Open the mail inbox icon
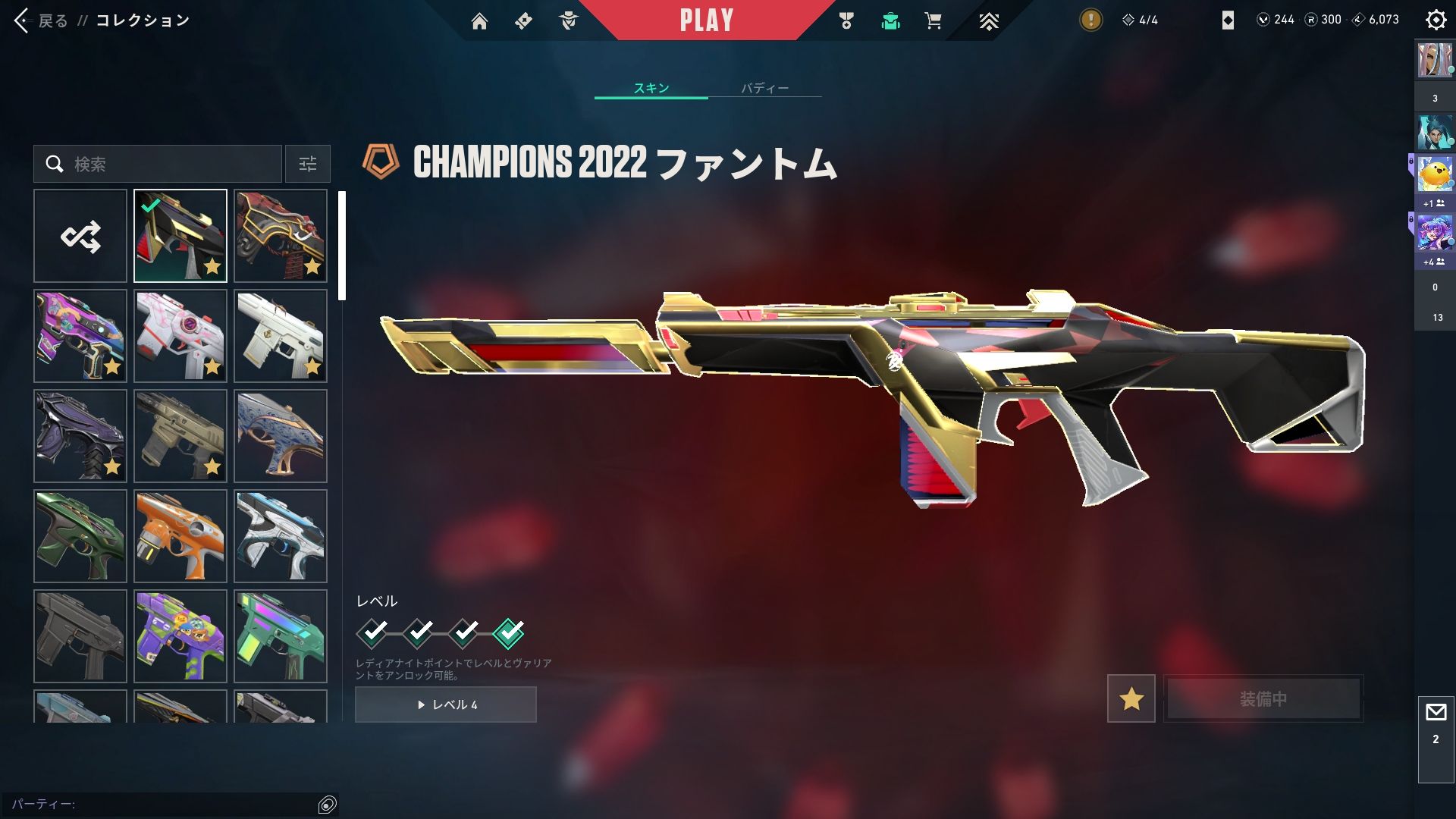Image resolution: width=1456 pixels, height=819 pixels. pyautogui.click(x=1436, y=713)
